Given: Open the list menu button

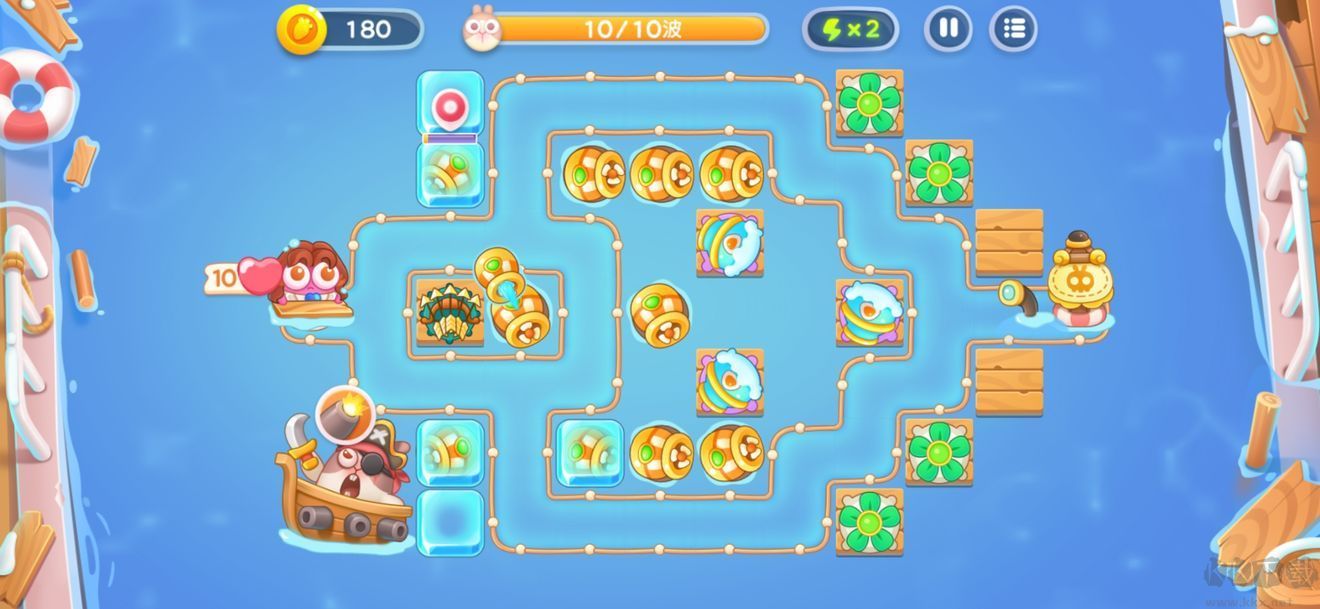Looking at the screenshot, I should click(x=1013, y=29).
